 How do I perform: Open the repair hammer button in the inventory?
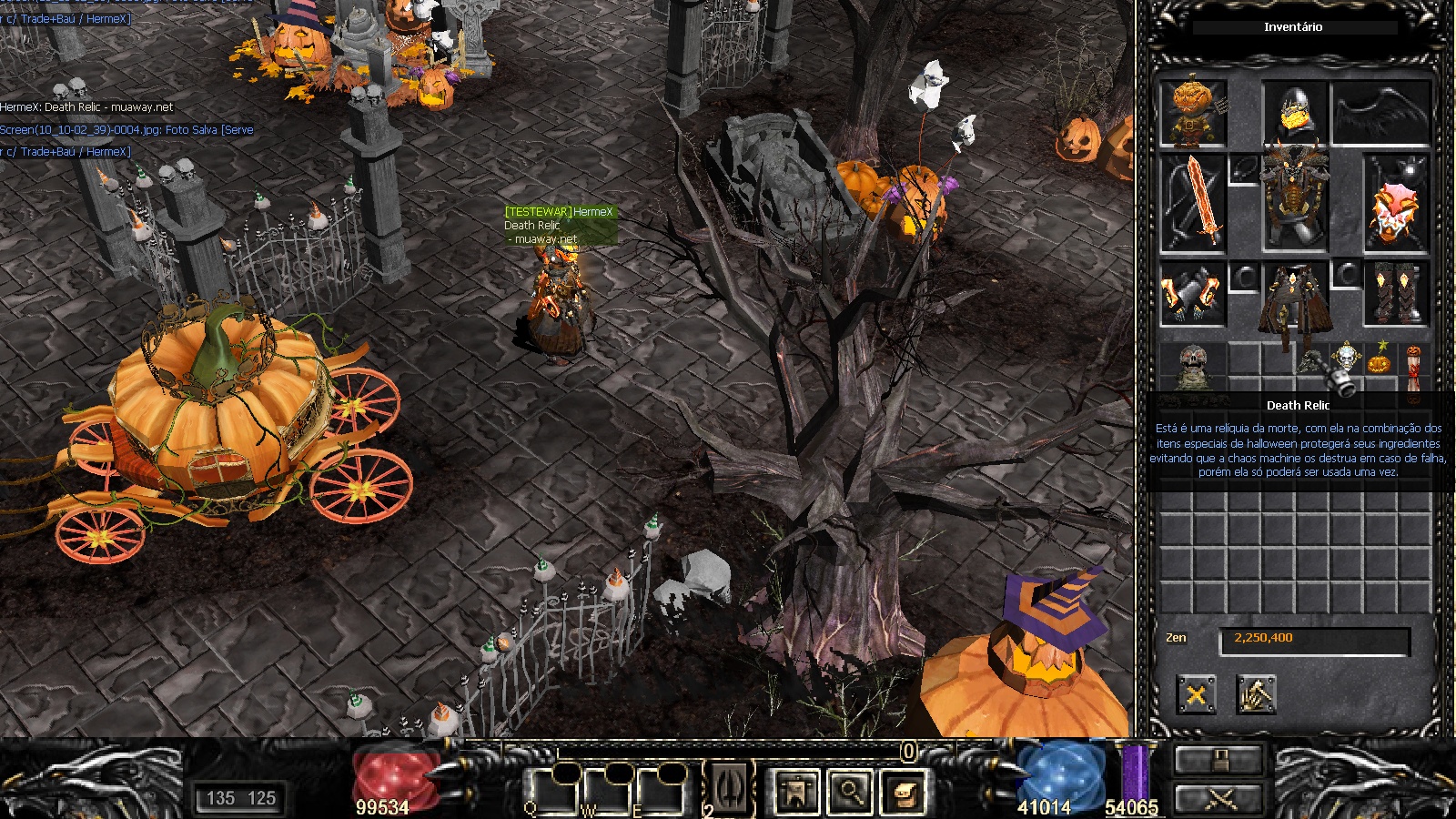1256,696
